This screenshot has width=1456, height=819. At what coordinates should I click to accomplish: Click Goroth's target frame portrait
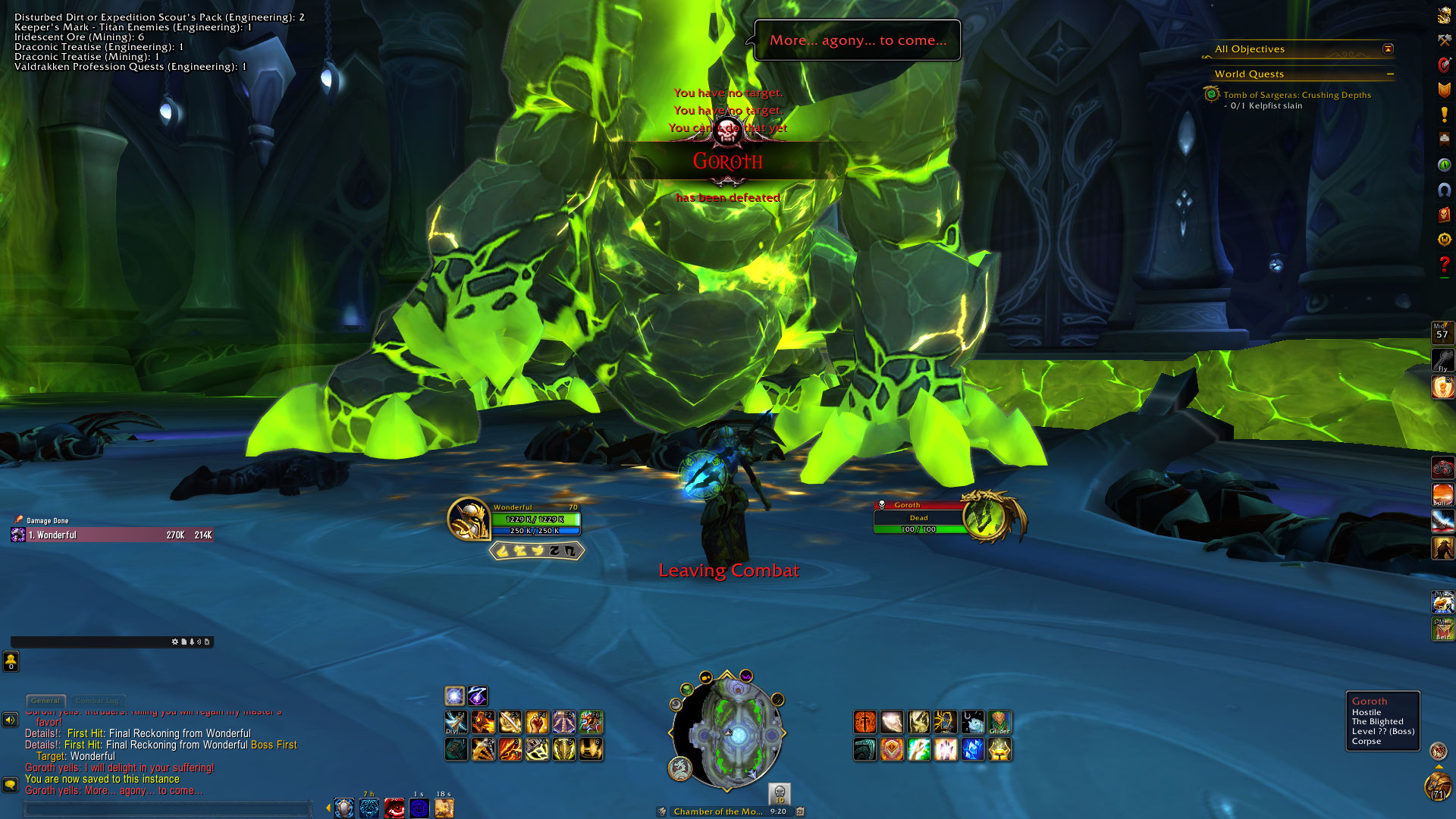[x=986, y=517]
